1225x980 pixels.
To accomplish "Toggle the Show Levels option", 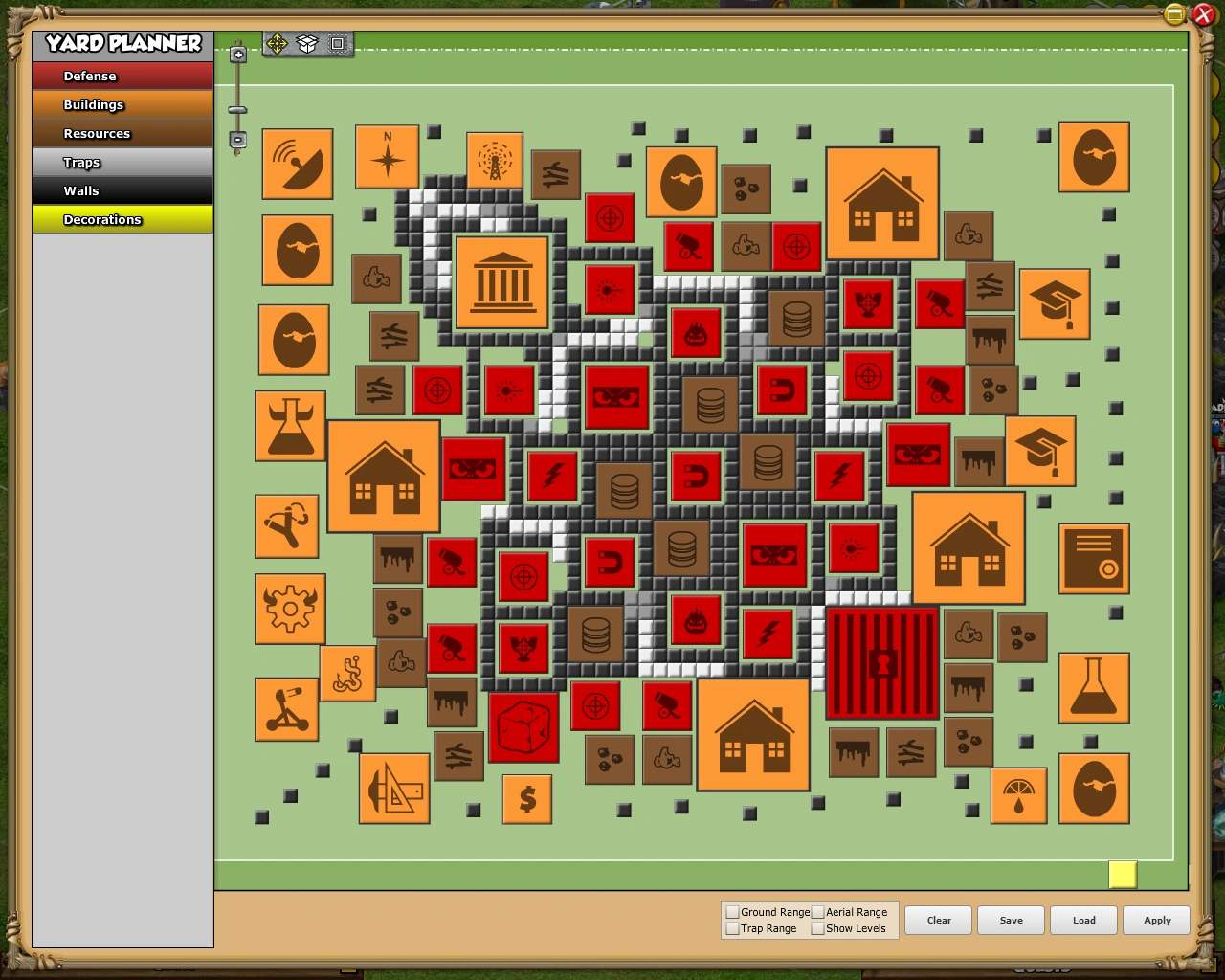I will 819,927.
